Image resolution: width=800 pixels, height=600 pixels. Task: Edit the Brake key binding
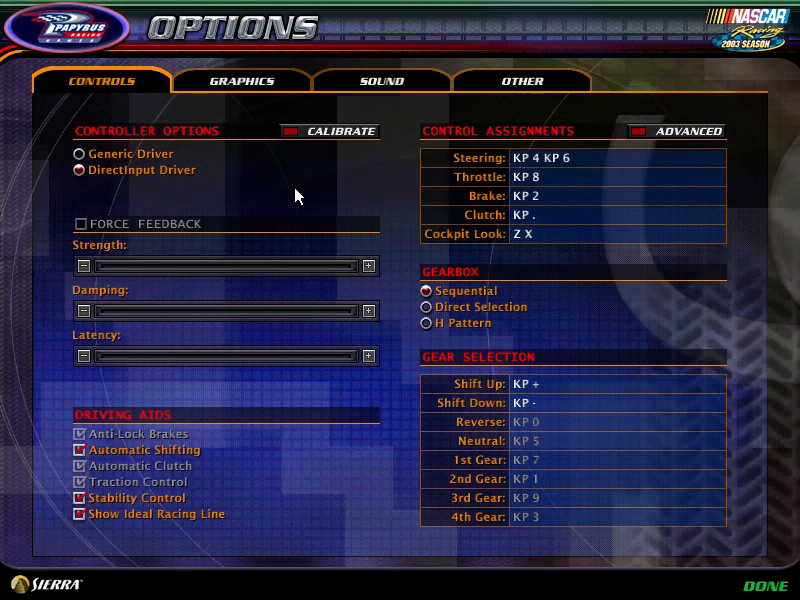click(616, 196)
